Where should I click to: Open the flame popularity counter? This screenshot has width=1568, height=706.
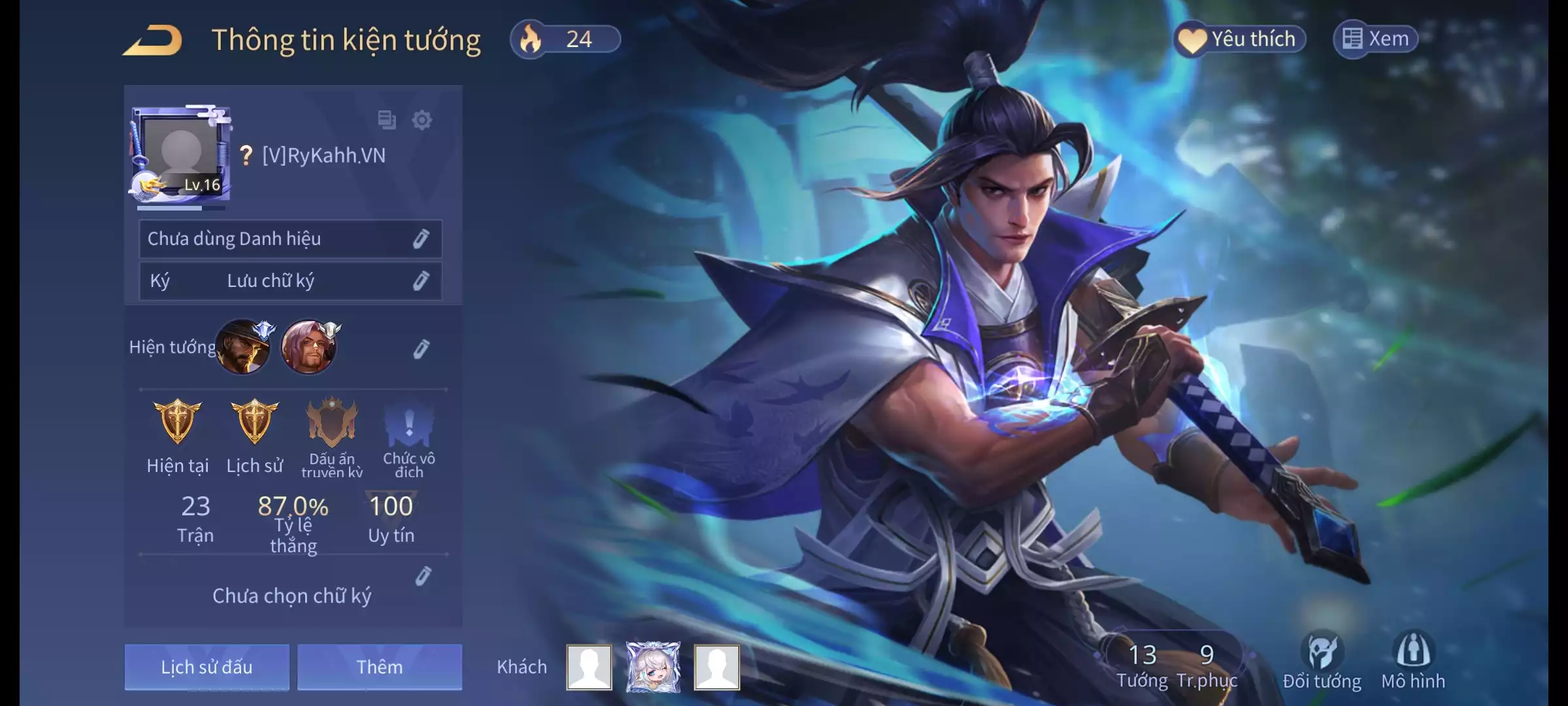coord(565,39)
